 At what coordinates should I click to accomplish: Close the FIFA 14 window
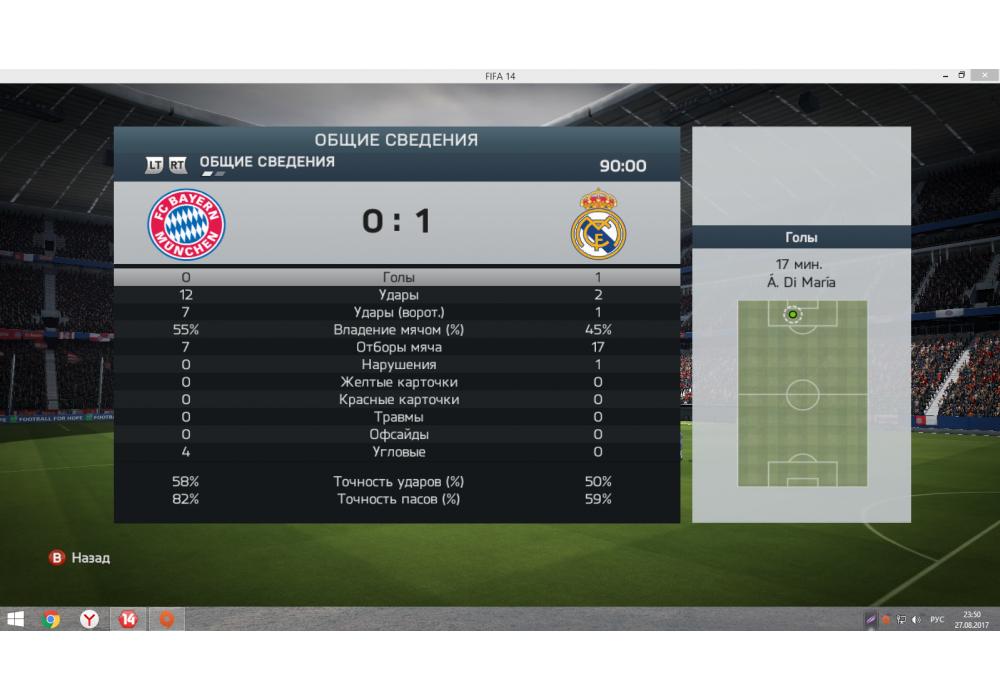984,75
